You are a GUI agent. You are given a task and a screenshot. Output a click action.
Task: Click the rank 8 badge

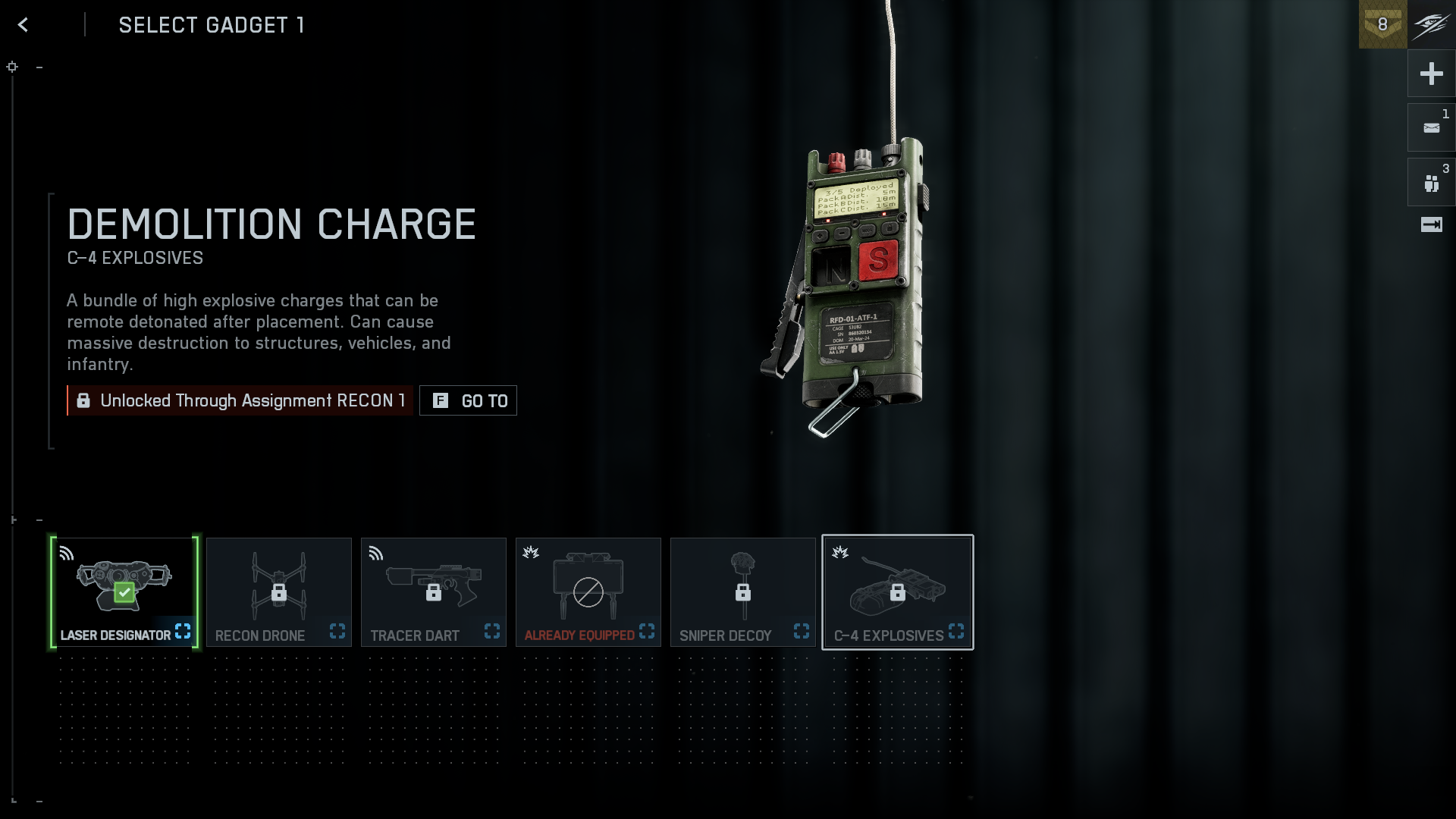(x=1382, y=24)
